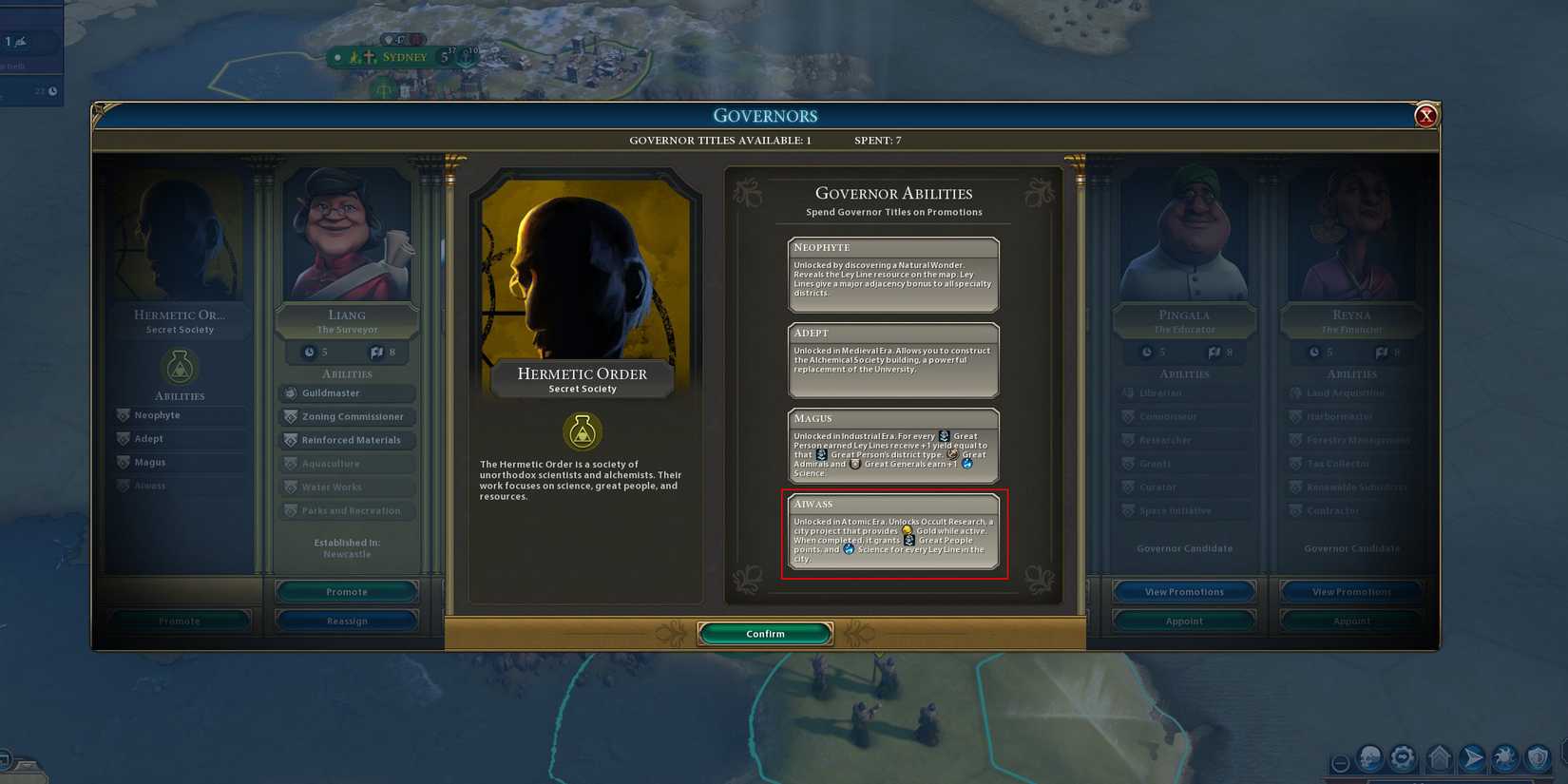Select the Aiwass promotion
This screenshot has width=1568, height=784.
click(893, 535)
